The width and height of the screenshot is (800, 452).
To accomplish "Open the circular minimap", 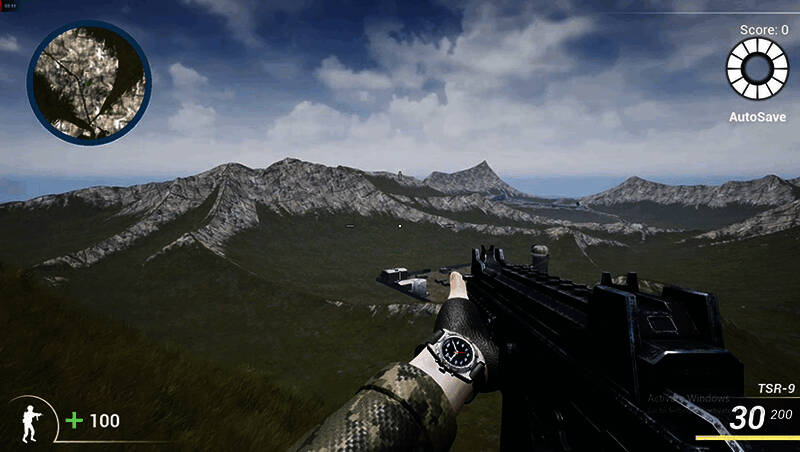I will [89, 82].
